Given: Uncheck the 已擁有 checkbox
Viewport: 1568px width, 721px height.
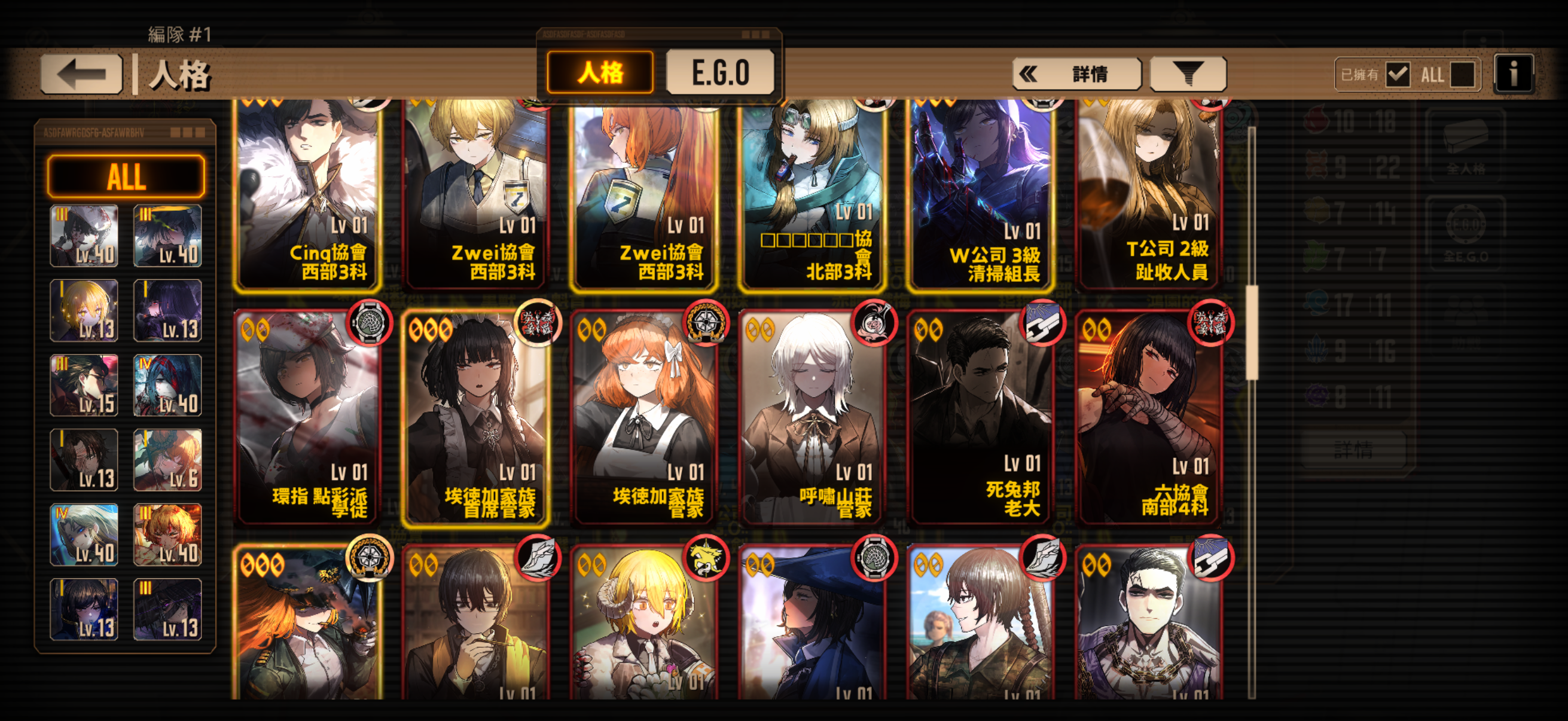Looking at the screenshot, I should 1399,74.
